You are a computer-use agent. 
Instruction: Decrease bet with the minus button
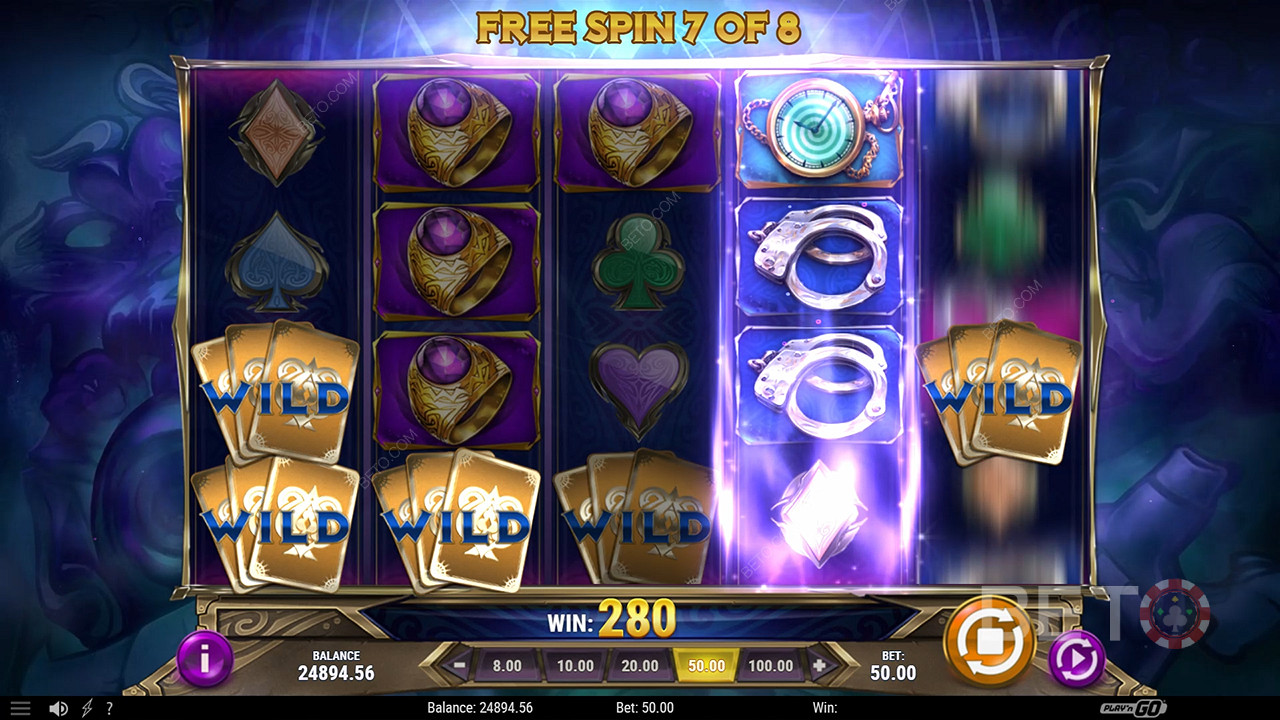click(x=458, y=665)
